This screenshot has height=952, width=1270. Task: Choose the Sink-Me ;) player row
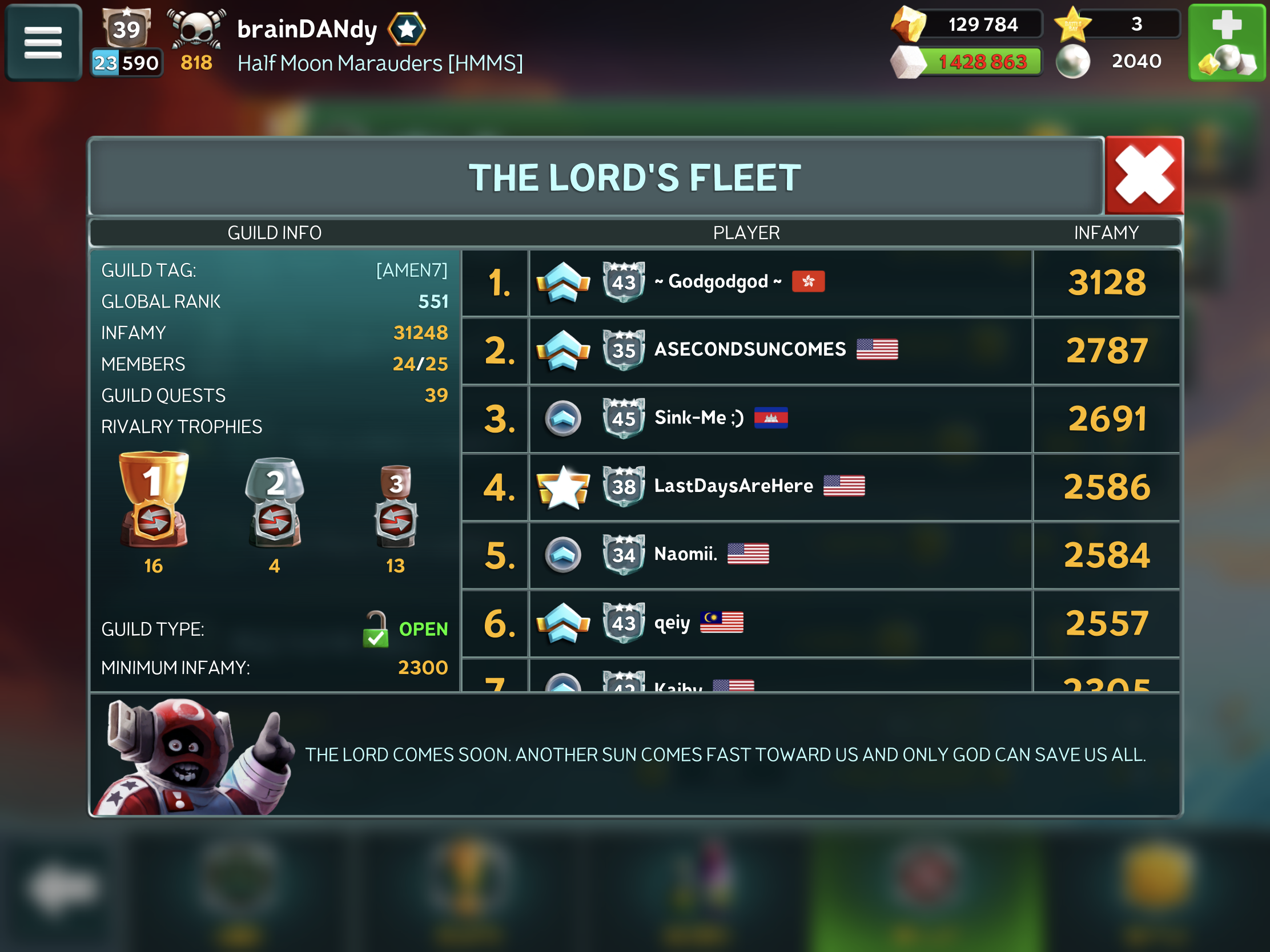point(779,418)
